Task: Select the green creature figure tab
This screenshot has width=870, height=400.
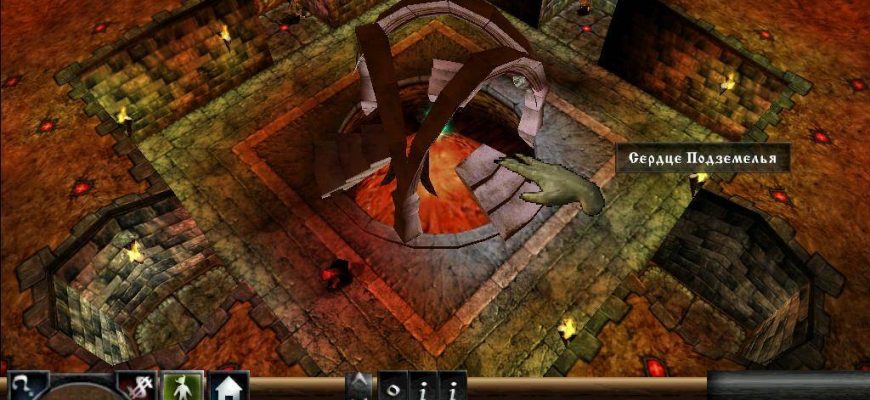Action: pyautogui.click(x=182, y=387)
